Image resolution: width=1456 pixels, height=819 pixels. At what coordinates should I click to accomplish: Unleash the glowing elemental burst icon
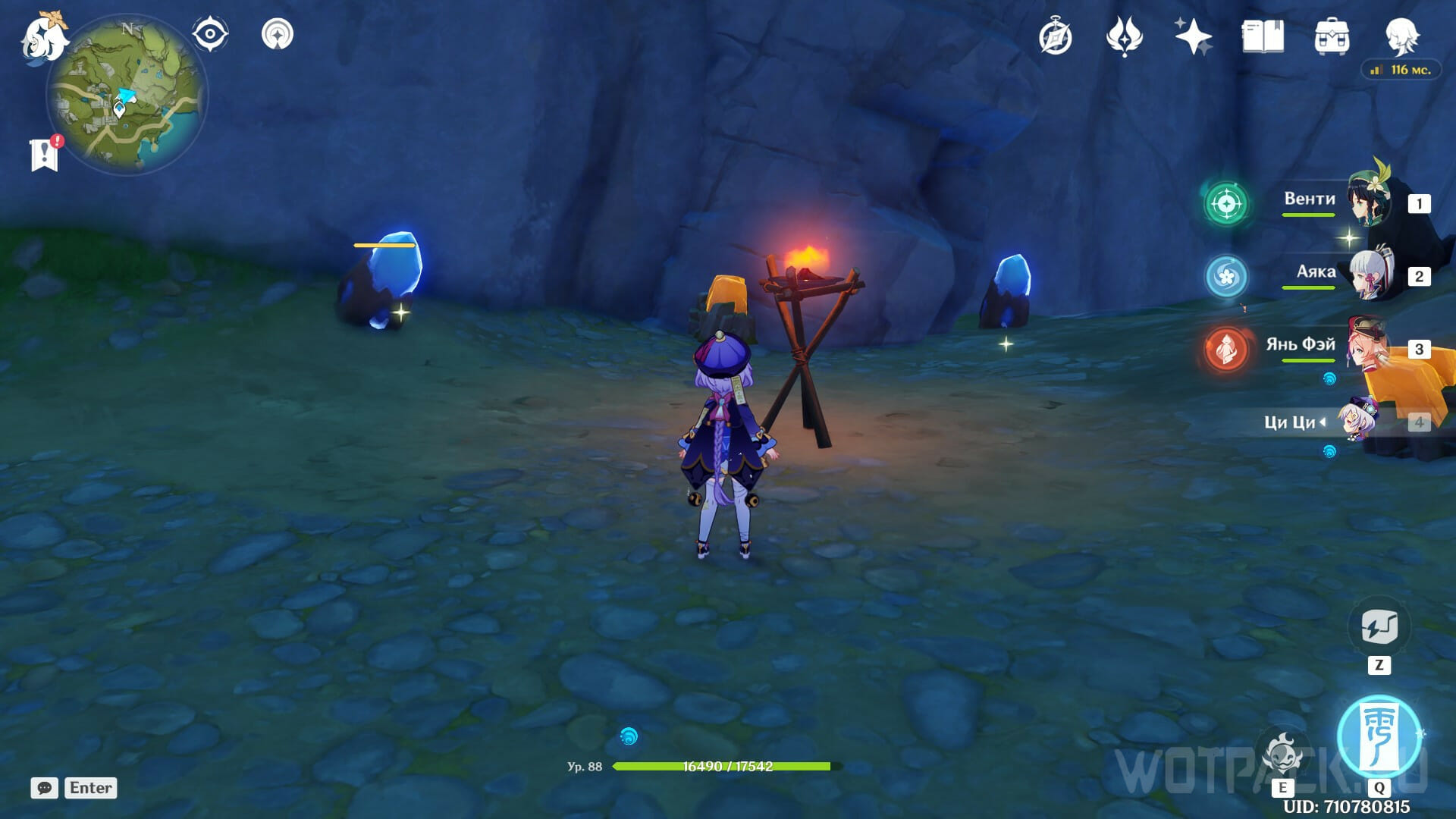coord(1379,736)
